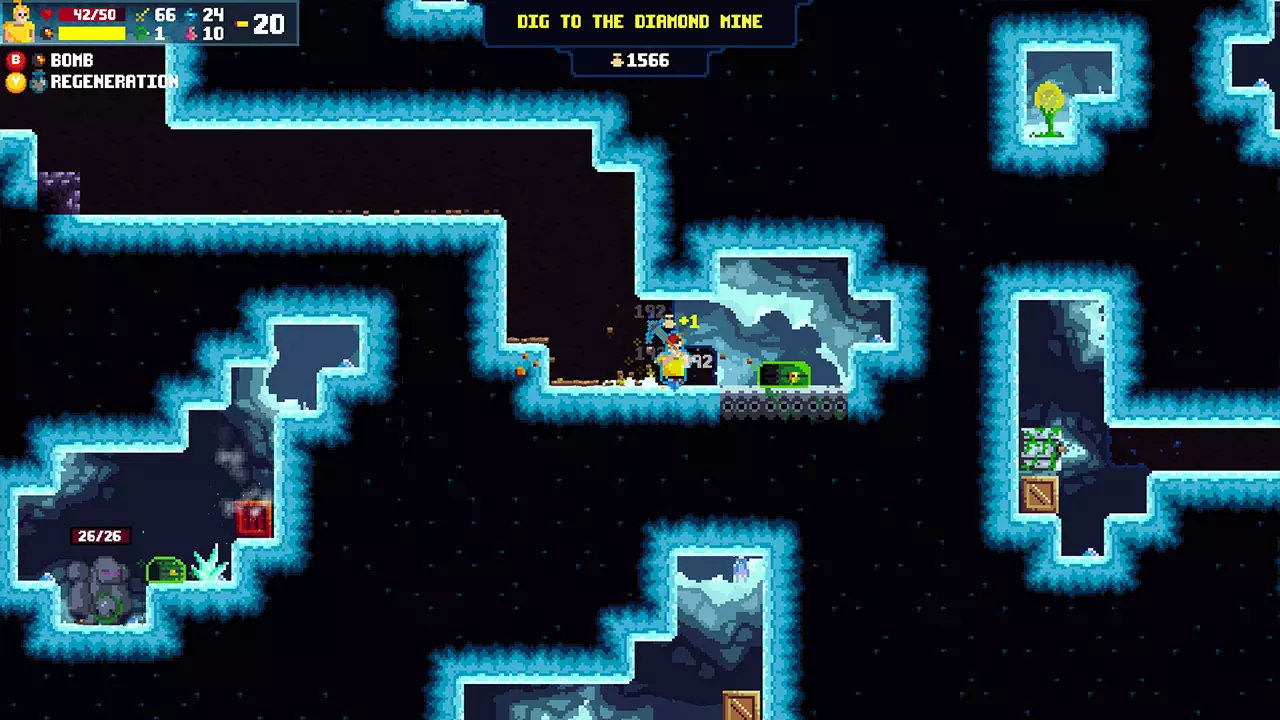The width and height of the screenshot is (1280, 720).
Task: Open the Dig to the Diamond Mine objective
Action: pos(639,22)
